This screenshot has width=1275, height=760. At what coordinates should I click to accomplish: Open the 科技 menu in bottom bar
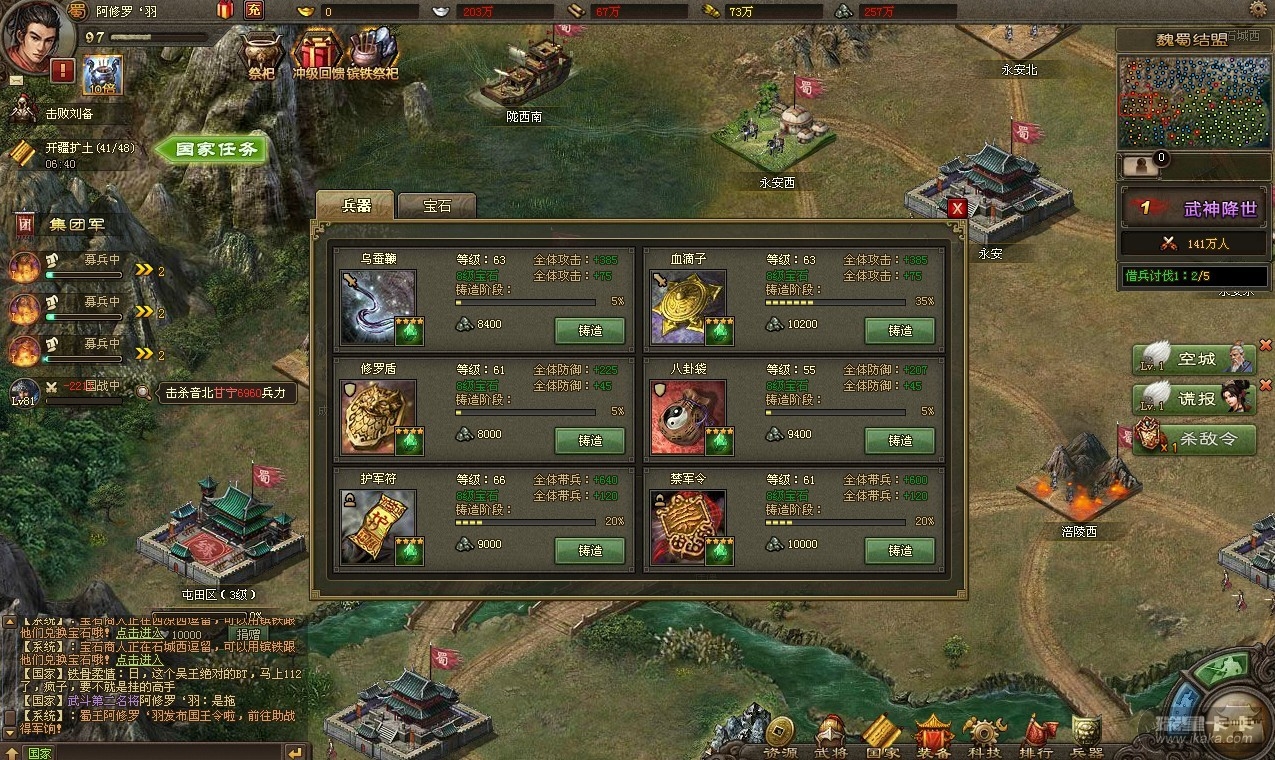(x=983, y=737)
